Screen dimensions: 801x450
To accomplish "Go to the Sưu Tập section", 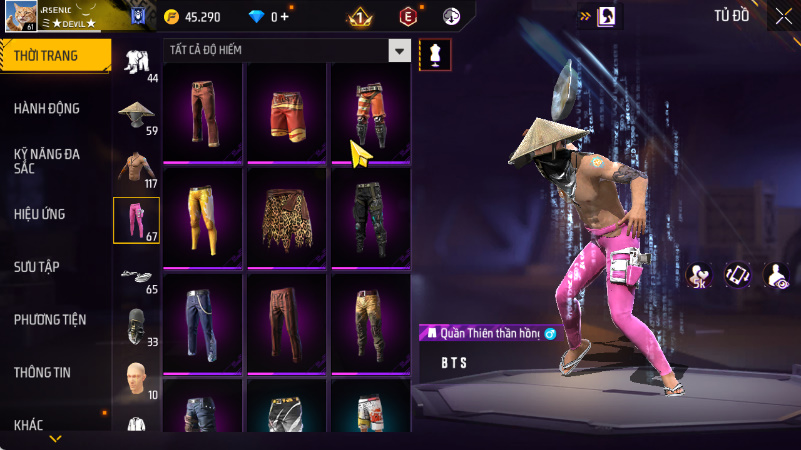I will click(37, 266).
